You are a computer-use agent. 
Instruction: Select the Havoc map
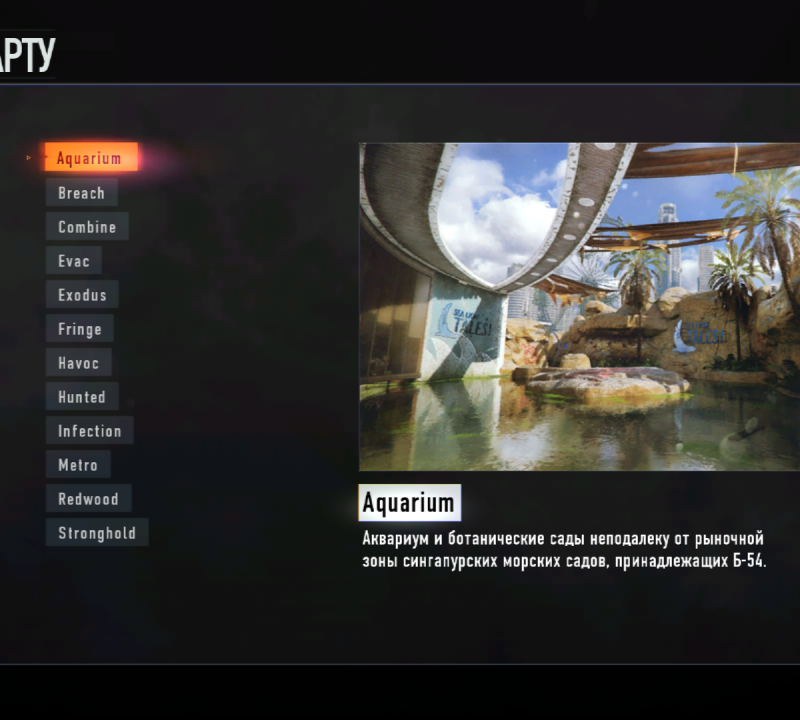pos(79,363)
